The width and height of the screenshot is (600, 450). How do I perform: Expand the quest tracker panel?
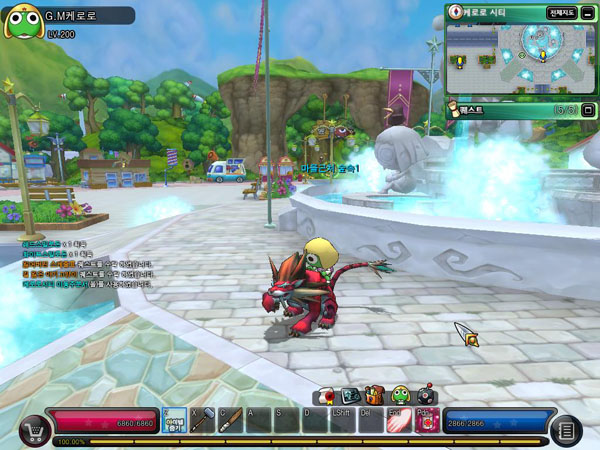[x=588, y=110]
